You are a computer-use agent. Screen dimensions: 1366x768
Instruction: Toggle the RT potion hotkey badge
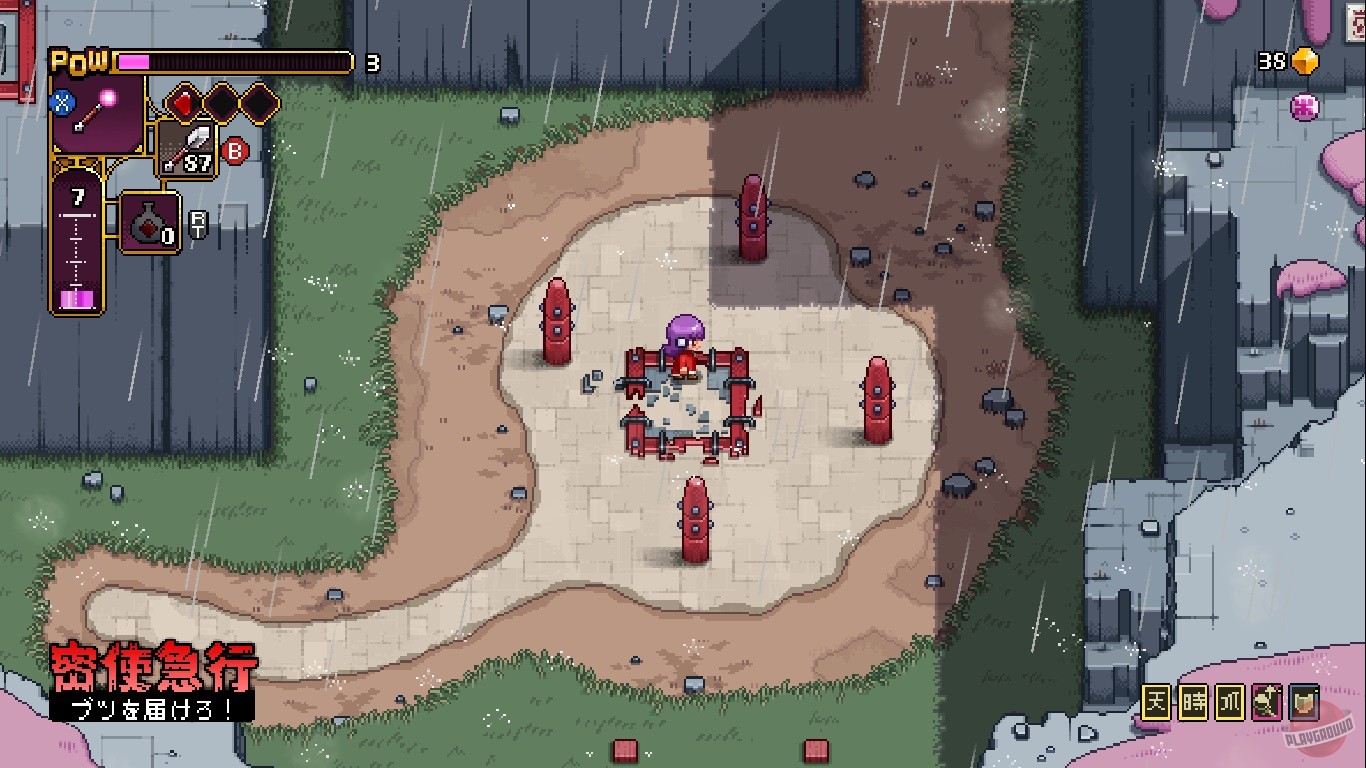[x=199, y=223]
